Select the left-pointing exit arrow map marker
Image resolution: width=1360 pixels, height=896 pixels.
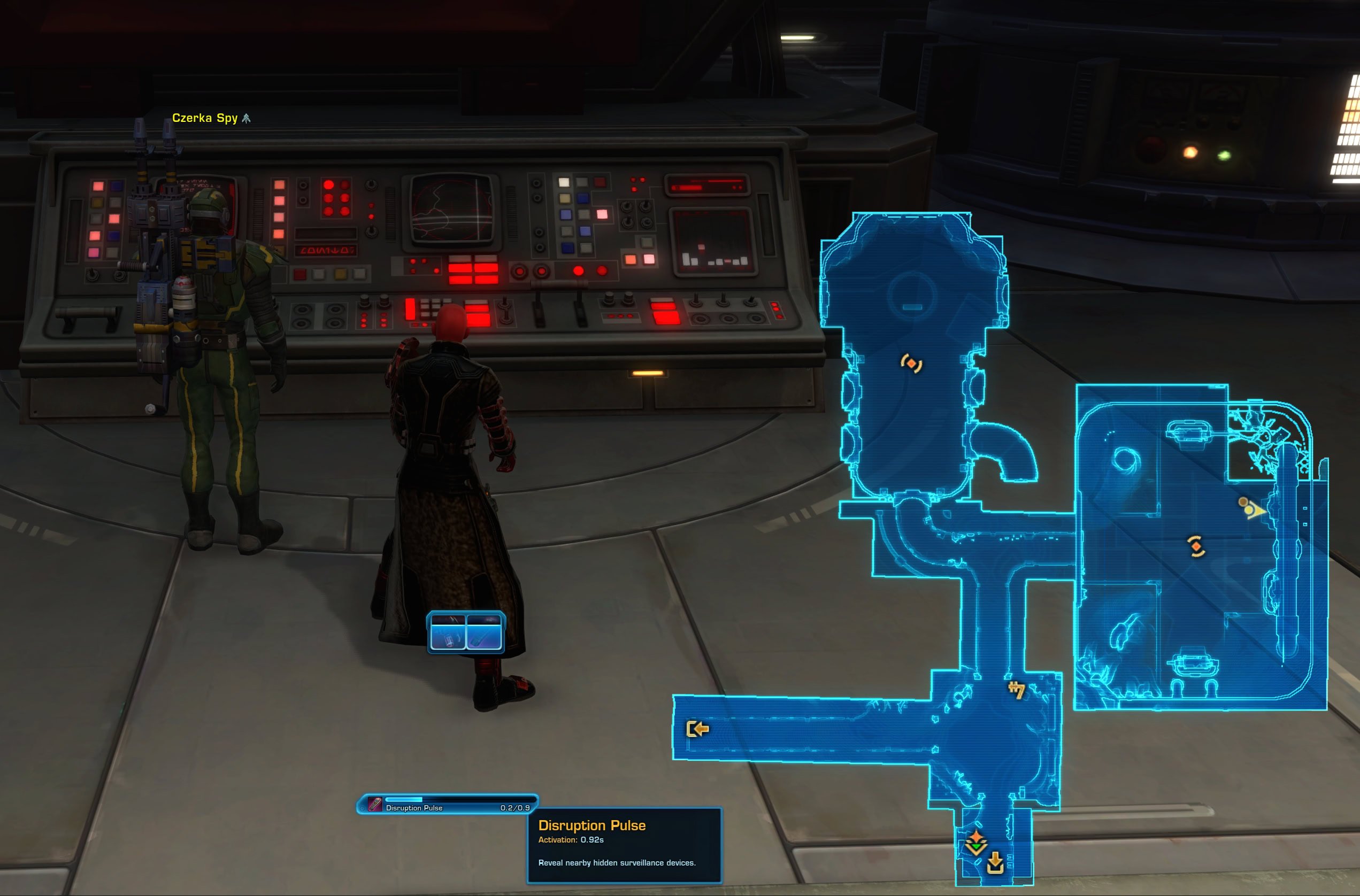point(697,729)
